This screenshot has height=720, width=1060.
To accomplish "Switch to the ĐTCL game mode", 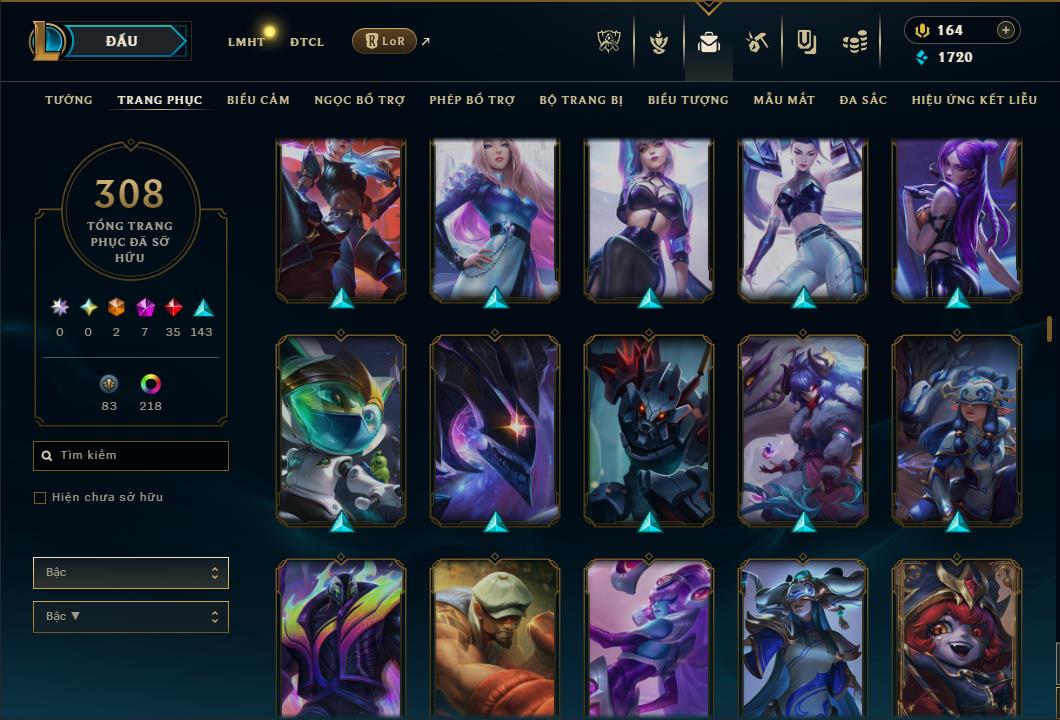I will [x=307, y=42].
